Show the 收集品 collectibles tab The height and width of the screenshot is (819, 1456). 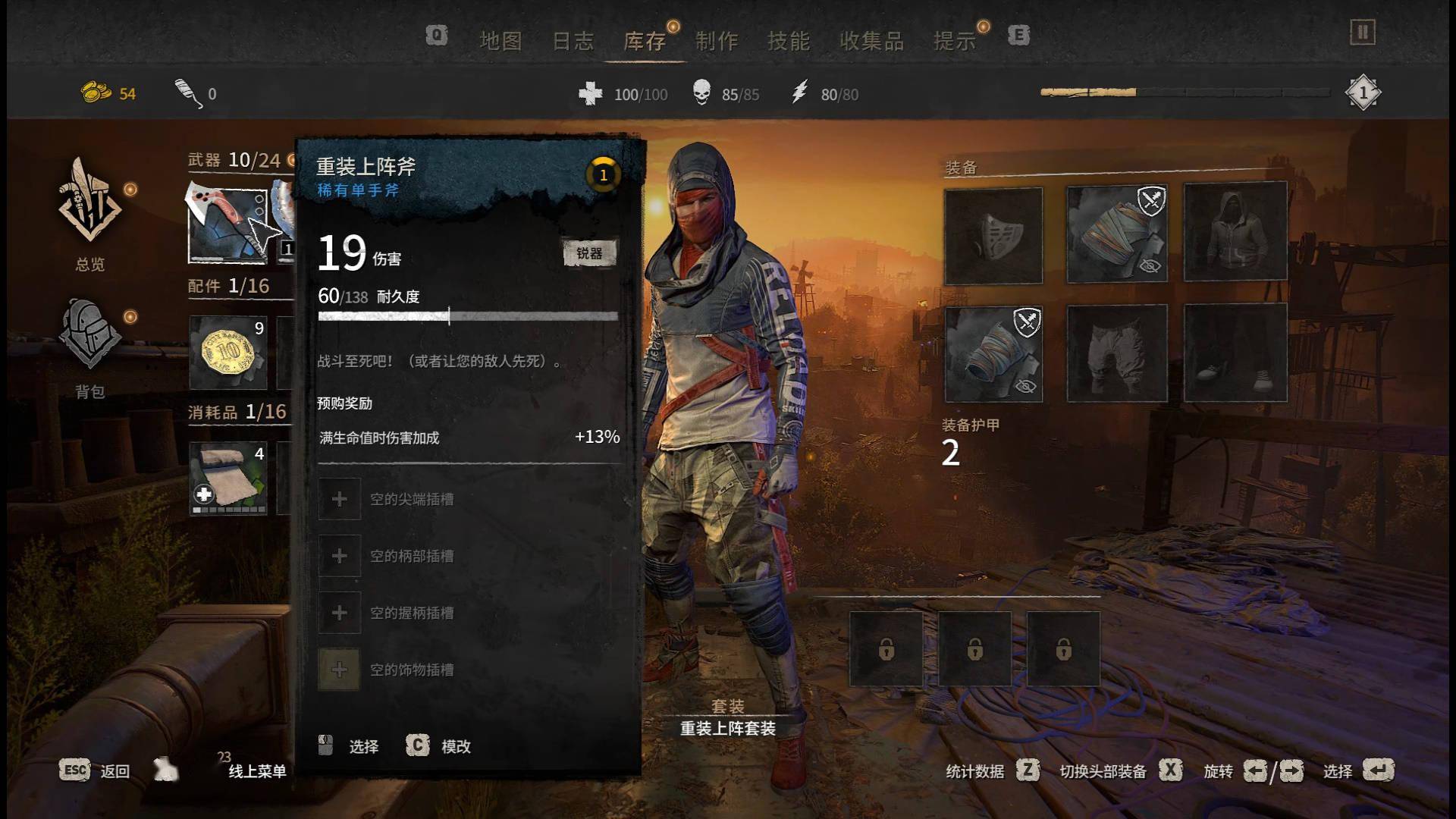871,41
